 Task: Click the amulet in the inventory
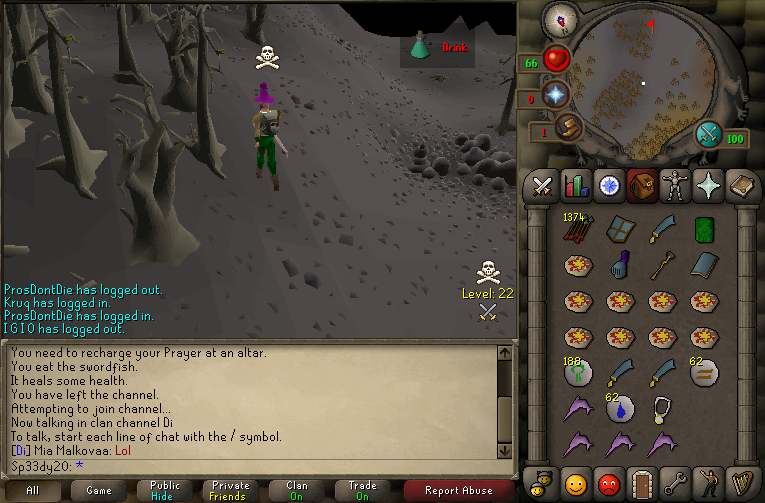(662, 409)
